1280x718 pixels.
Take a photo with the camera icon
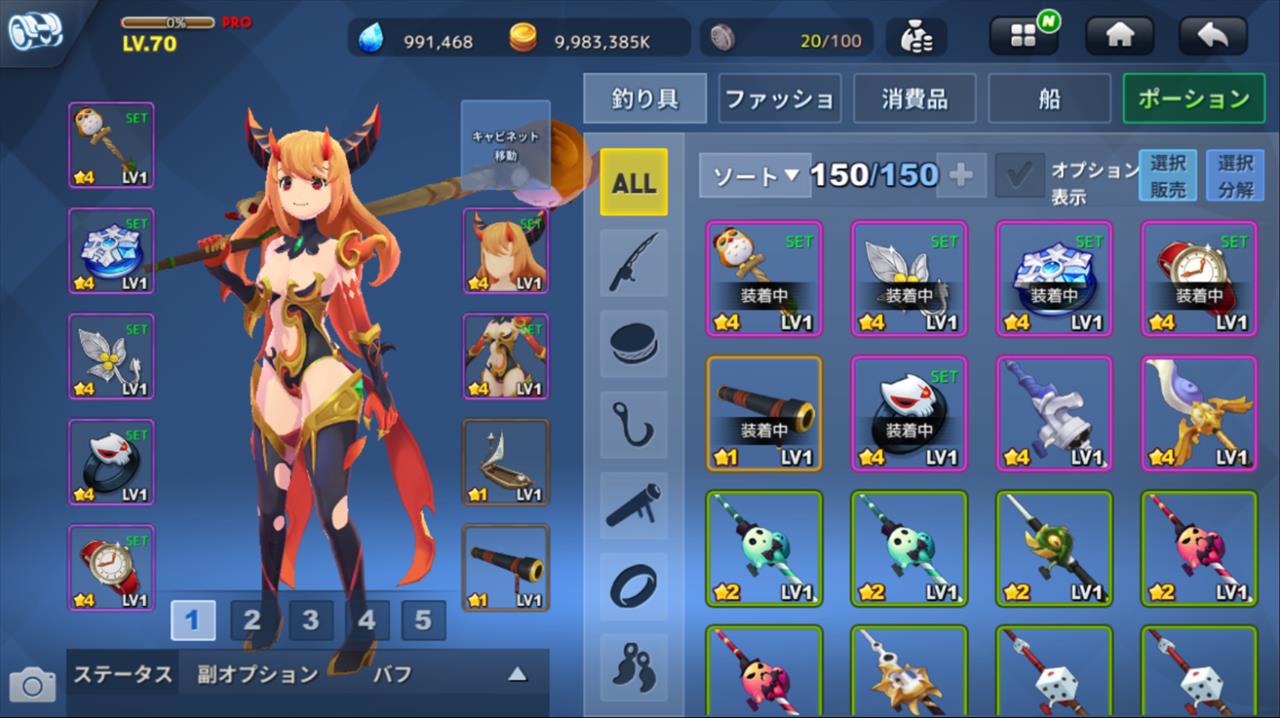pos(33,685)
